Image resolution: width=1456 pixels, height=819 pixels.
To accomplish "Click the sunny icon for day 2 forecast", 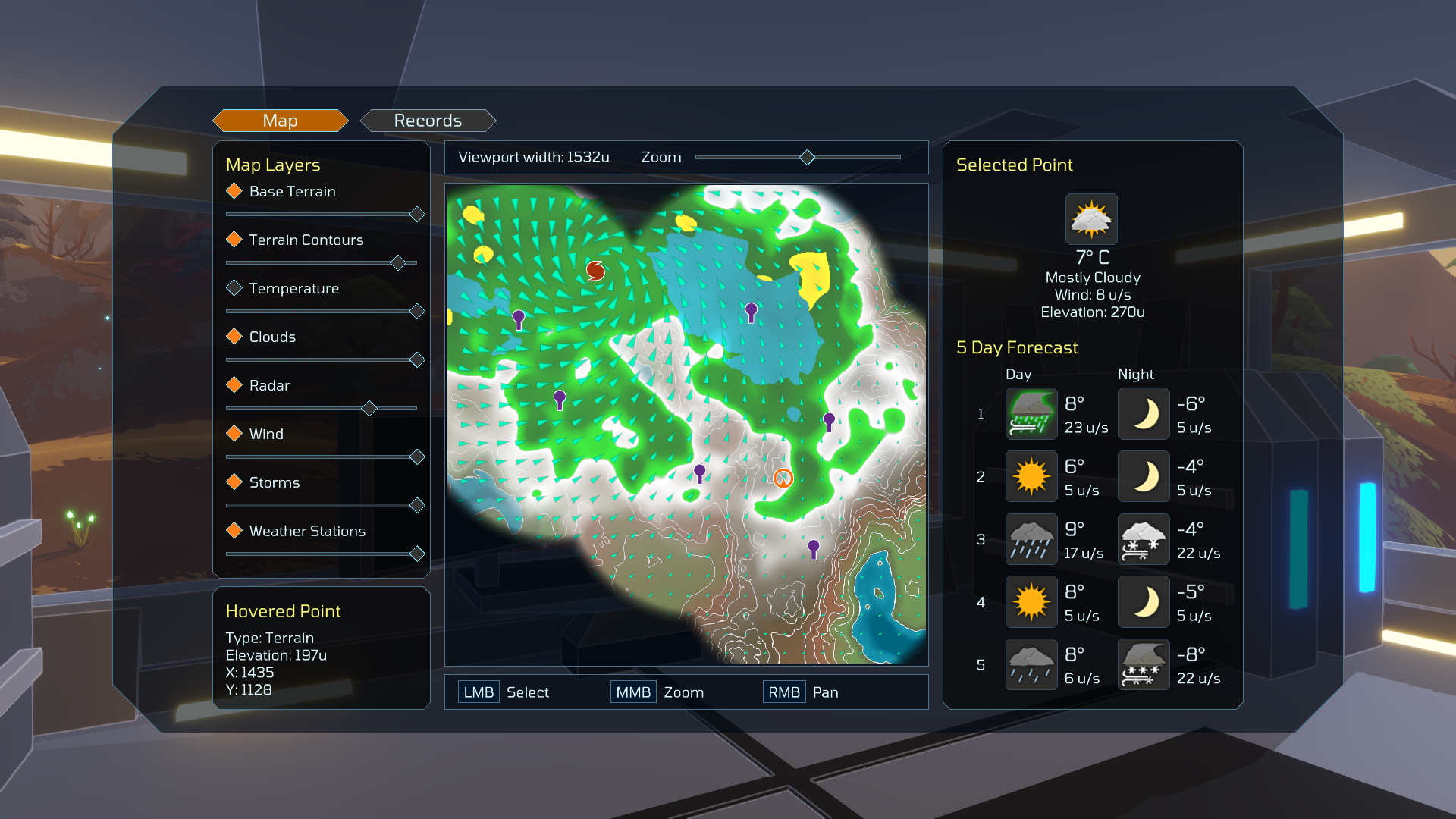I will click(x=1031, y=476).
